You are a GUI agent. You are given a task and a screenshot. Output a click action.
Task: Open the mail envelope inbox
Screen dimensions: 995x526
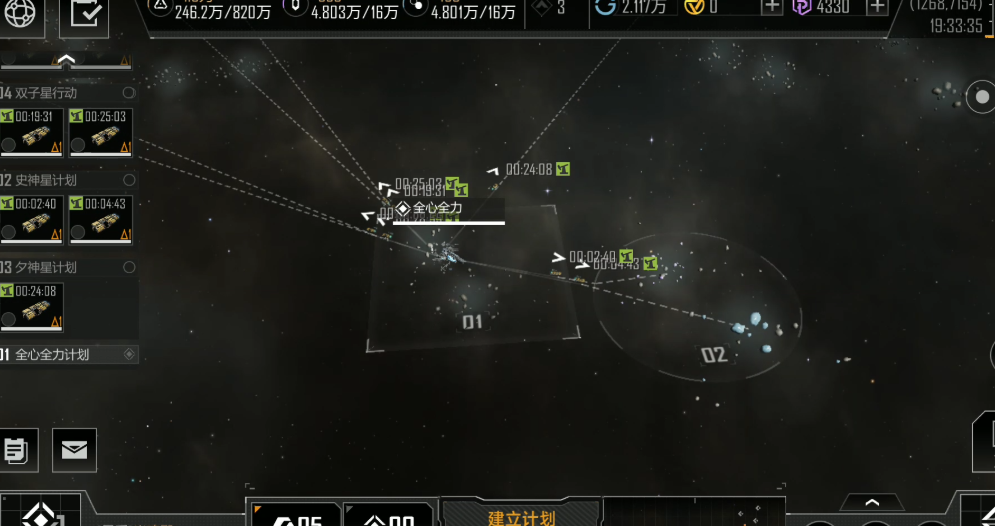click(74, 450)
